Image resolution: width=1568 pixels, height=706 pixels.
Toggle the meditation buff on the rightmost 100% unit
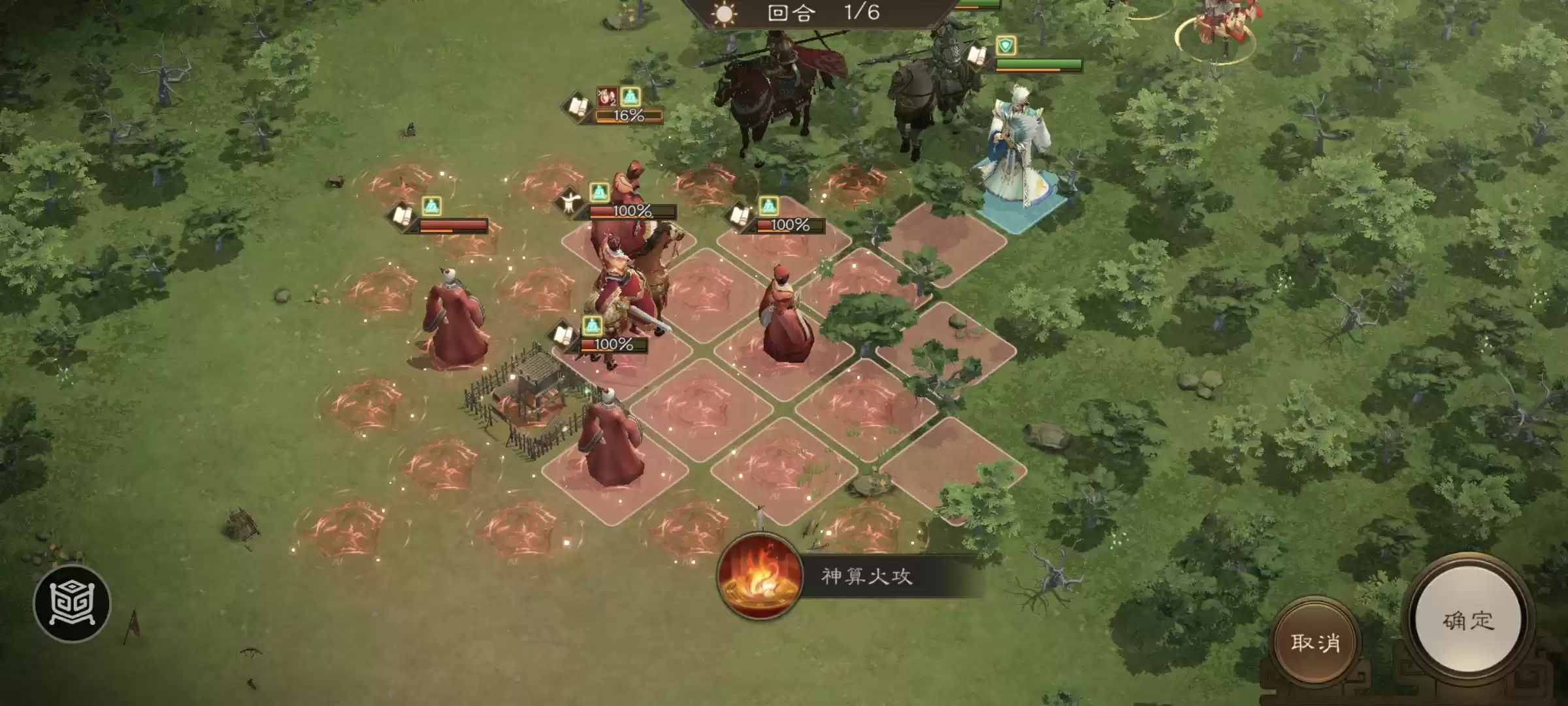click(x=770, y=206)
